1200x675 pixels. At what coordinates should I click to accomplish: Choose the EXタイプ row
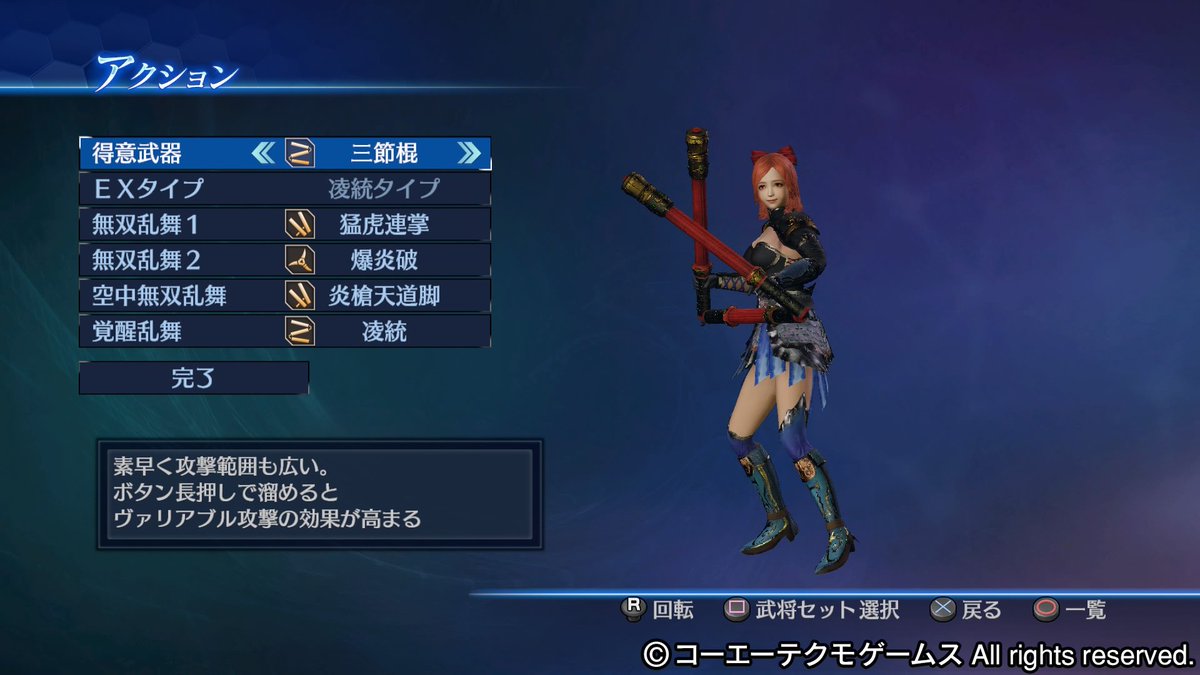pos(285,188)
